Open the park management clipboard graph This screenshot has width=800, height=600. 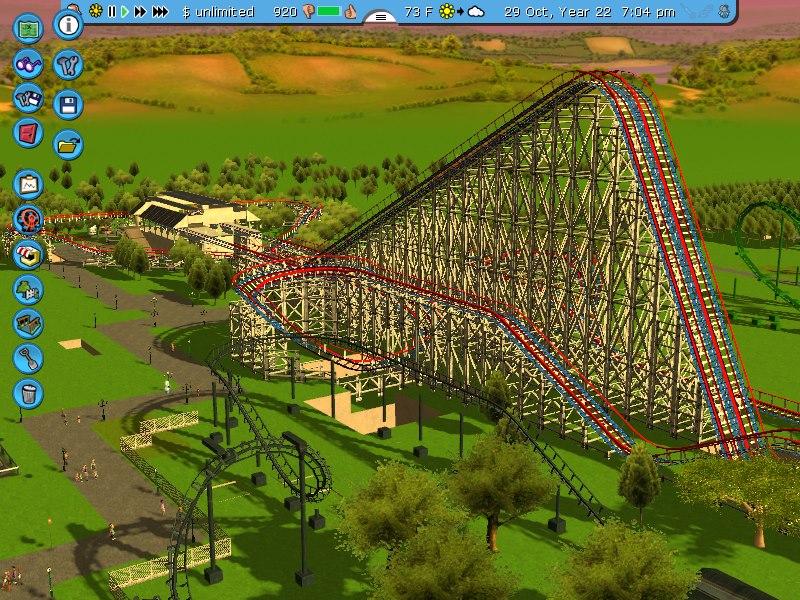pyautogui.click(x=29, y=183)
